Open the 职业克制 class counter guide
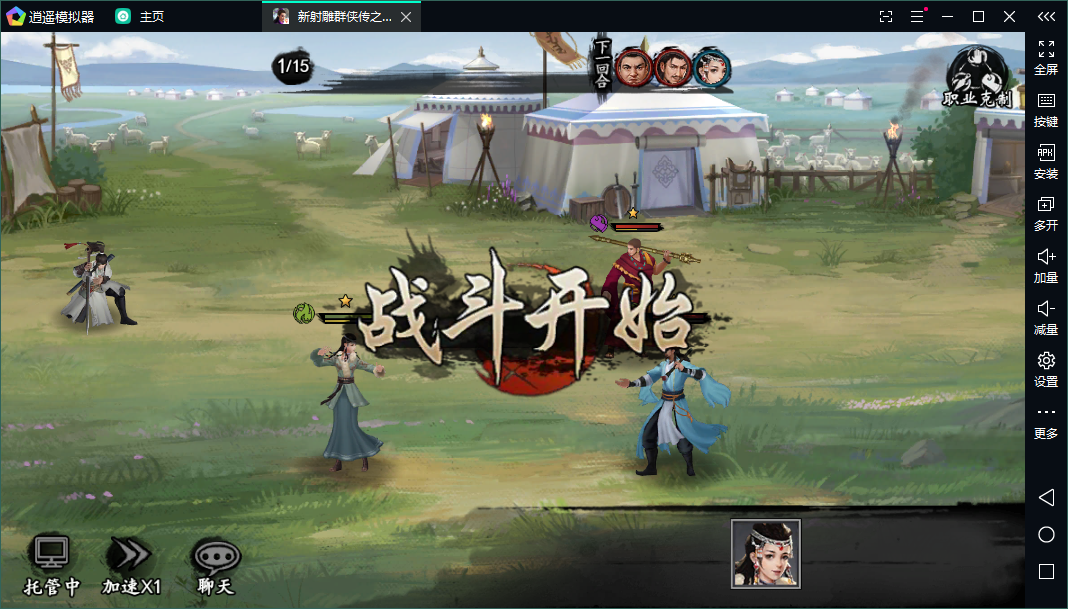Screen dimensions: 1068x609 coord(977,77)
